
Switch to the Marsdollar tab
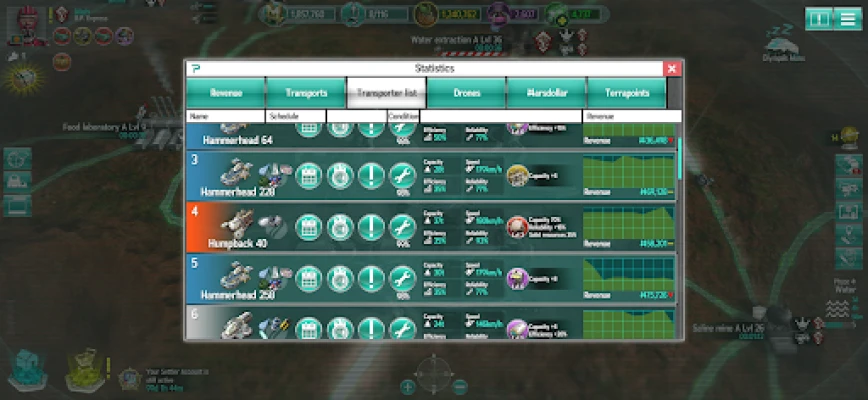(x=546, y=93)
